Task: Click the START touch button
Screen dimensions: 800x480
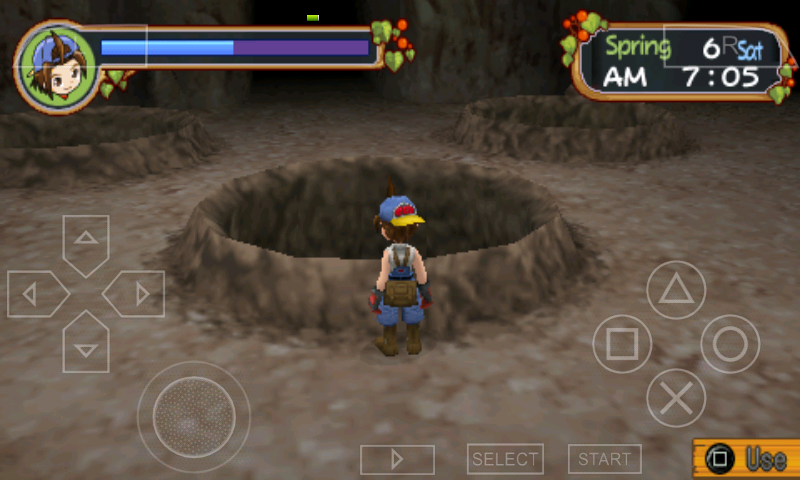Action: [x=605, y=459]
